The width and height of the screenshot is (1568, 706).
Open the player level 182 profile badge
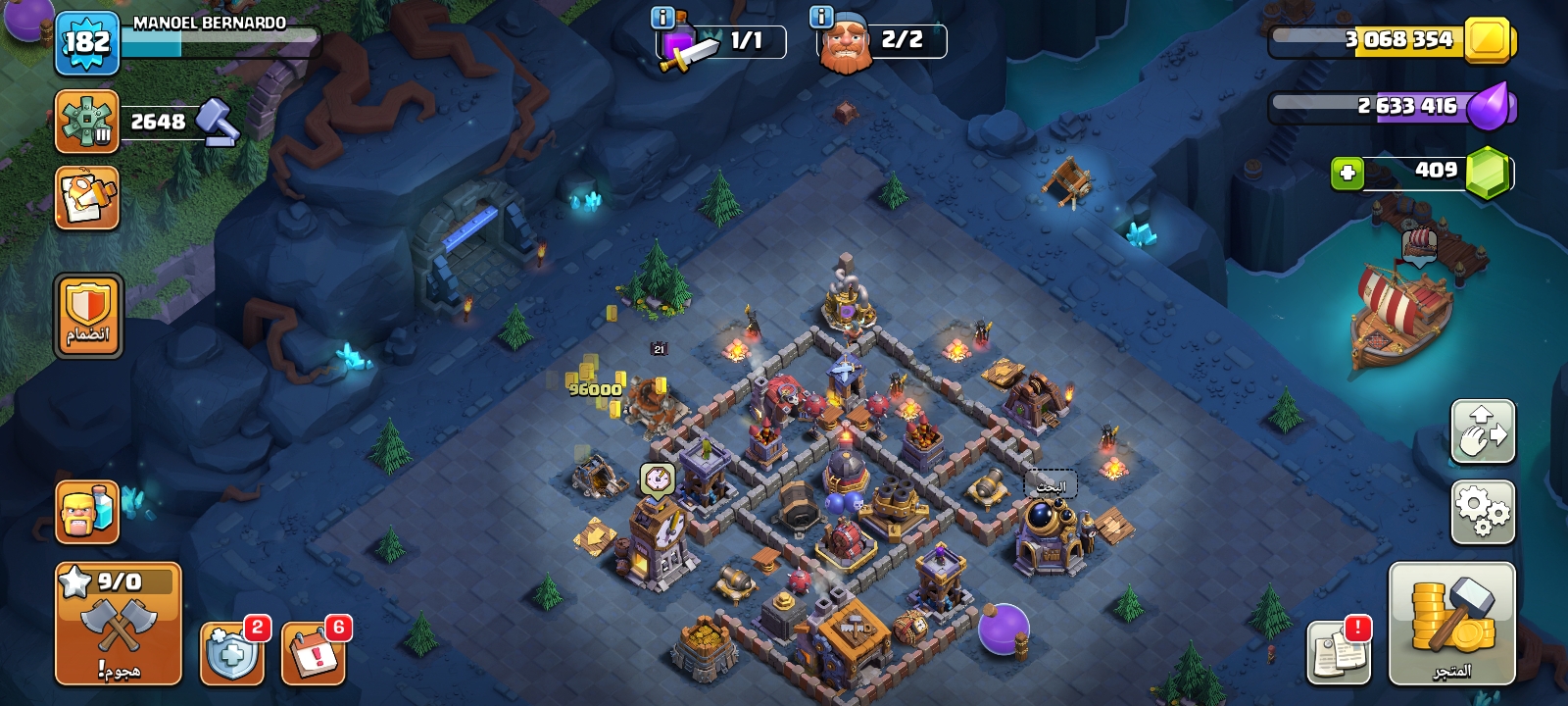87,43
